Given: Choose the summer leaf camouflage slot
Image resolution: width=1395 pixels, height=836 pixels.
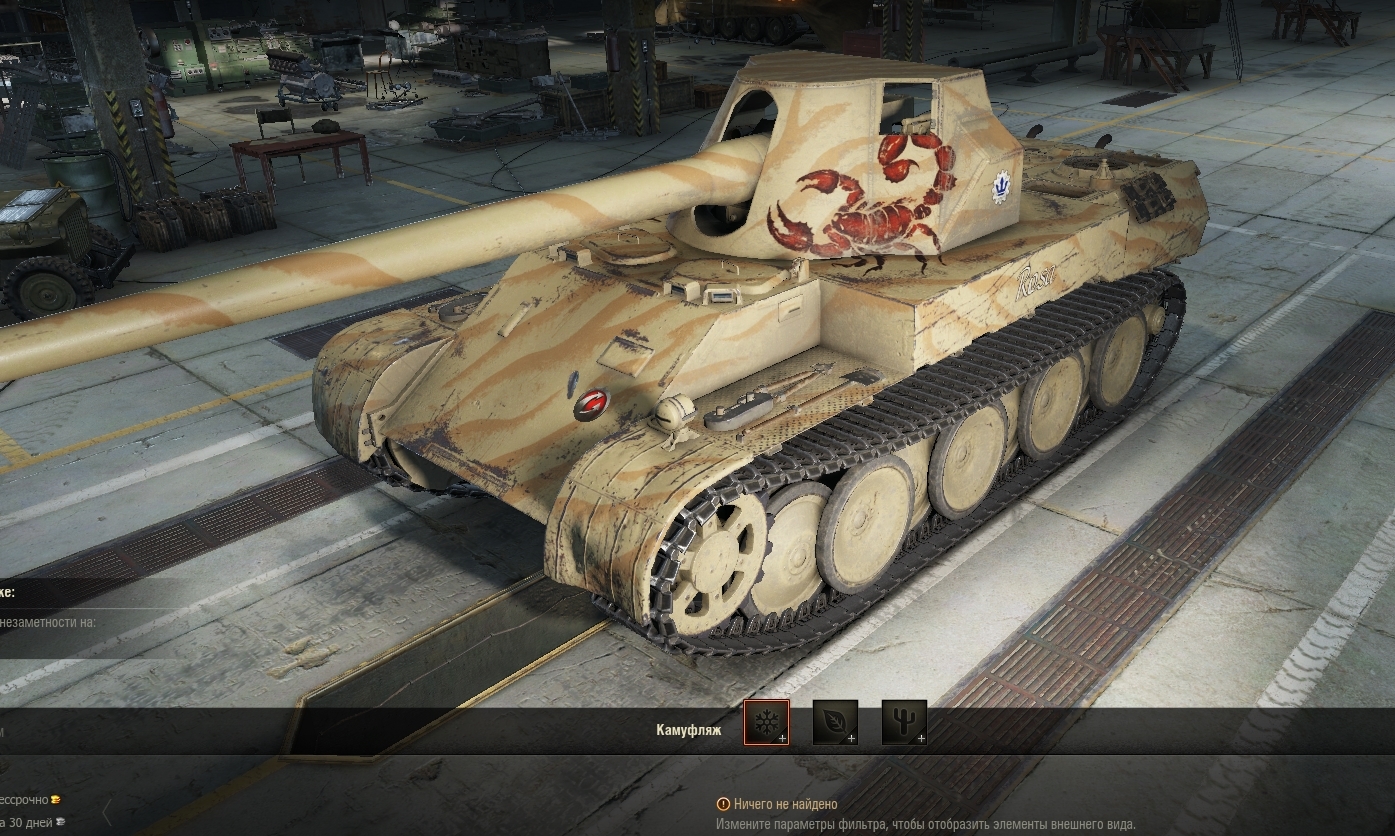Looking at the screenshot, I should (835, 722).
